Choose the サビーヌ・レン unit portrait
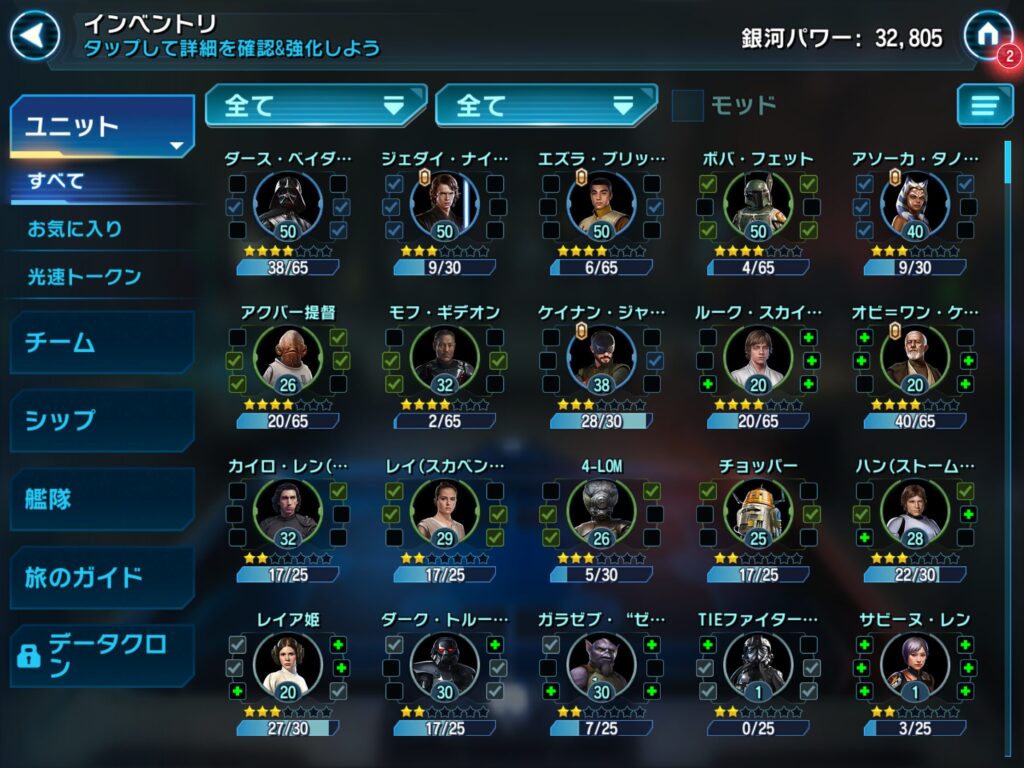The width and height of the screenshot is (1024, 768). coord(914,668)
